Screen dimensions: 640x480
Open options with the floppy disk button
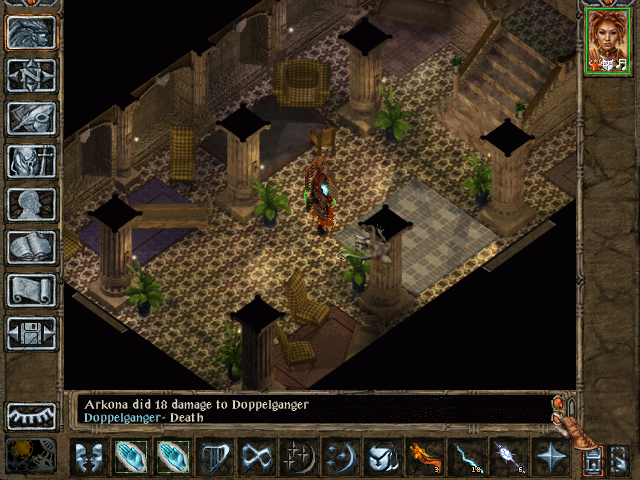click(32, 333)
